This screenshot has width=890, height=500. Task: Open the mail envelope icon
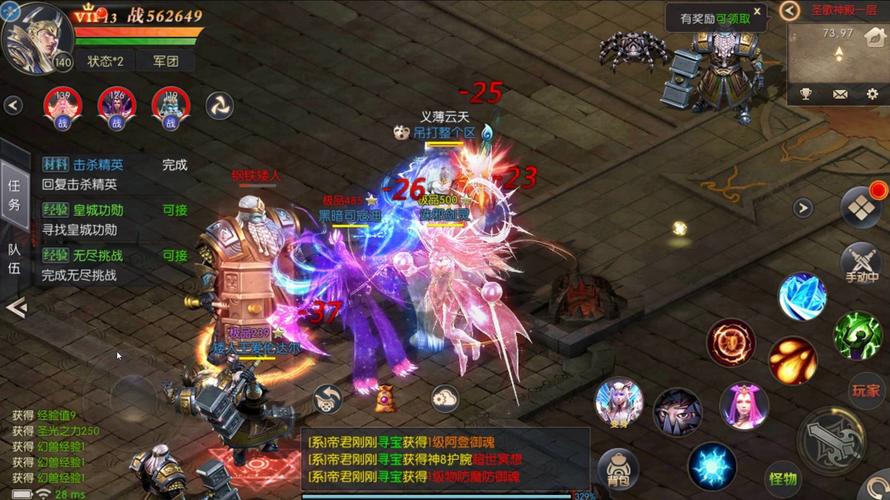point(840,94)
